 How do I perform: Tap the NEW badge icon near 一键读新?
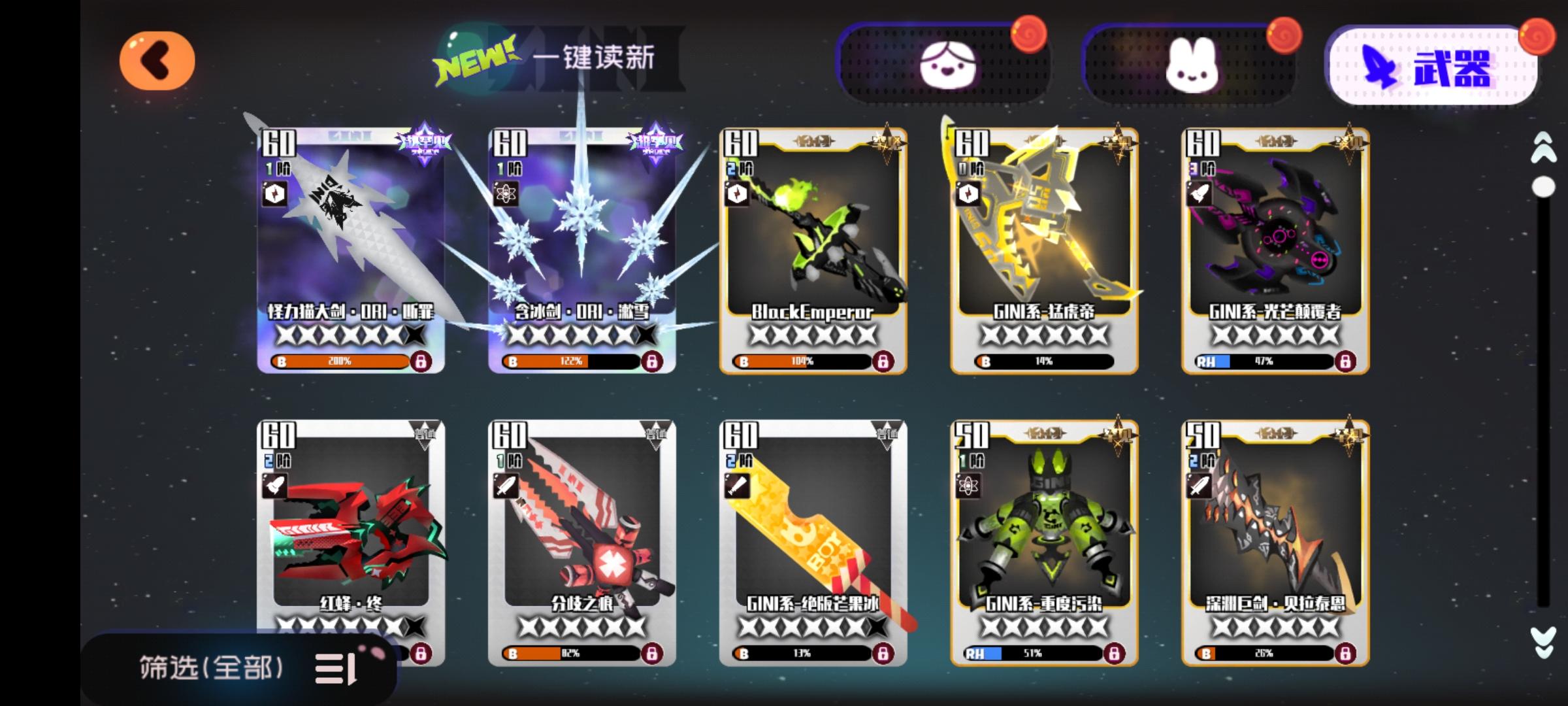tap(474, 59)
